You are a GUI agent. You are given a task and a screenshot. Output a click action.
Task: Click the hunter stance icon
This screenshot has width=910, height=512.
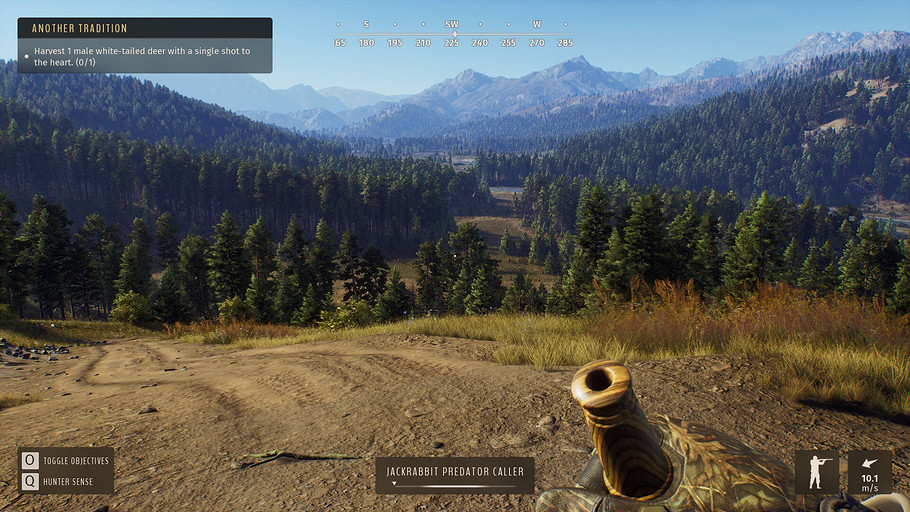point(817,472)
